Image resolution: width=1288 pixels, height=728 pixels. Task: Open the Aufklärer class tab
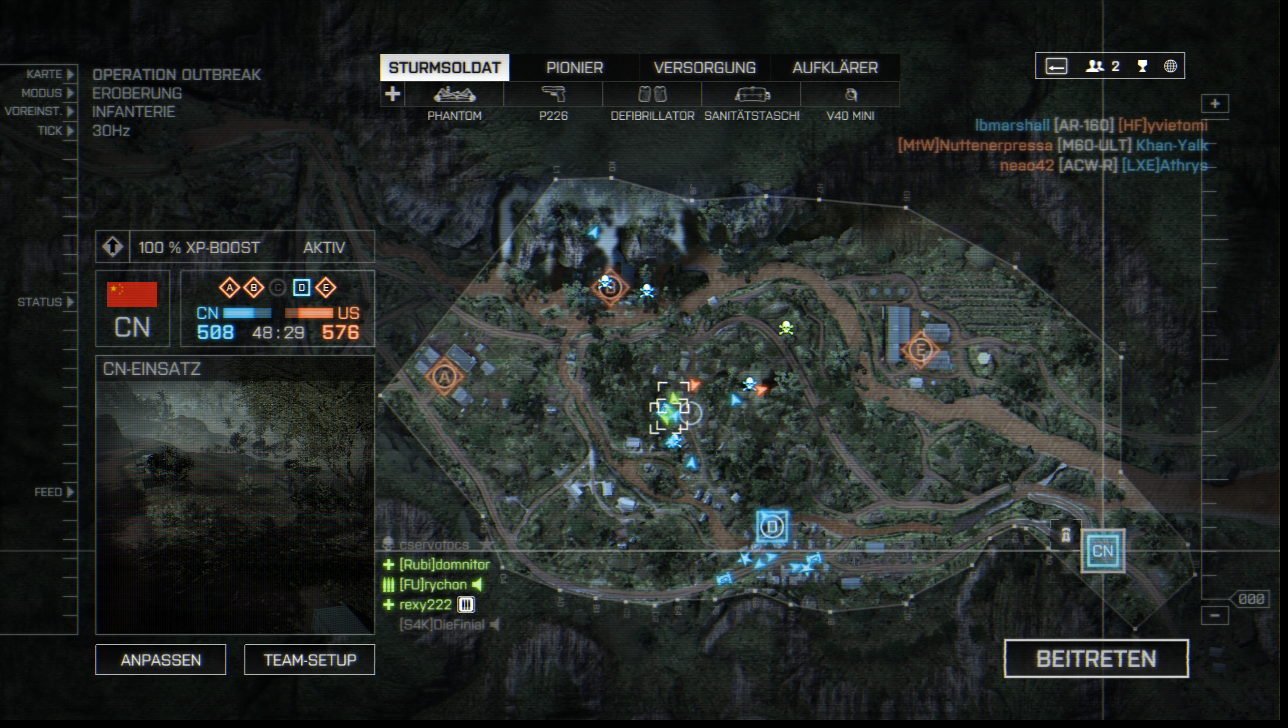(x=835, y=68)
